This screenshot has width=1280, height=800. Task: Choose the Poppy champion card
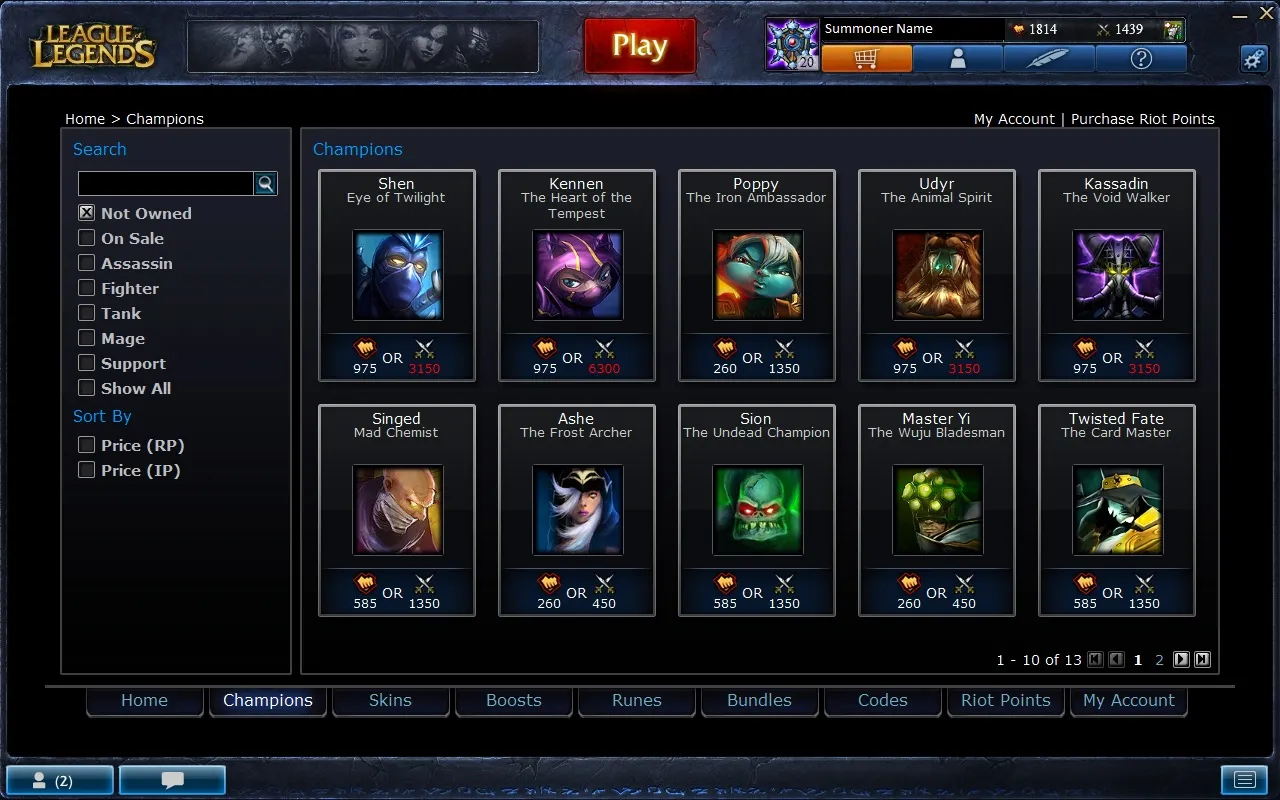coord(757,275)
